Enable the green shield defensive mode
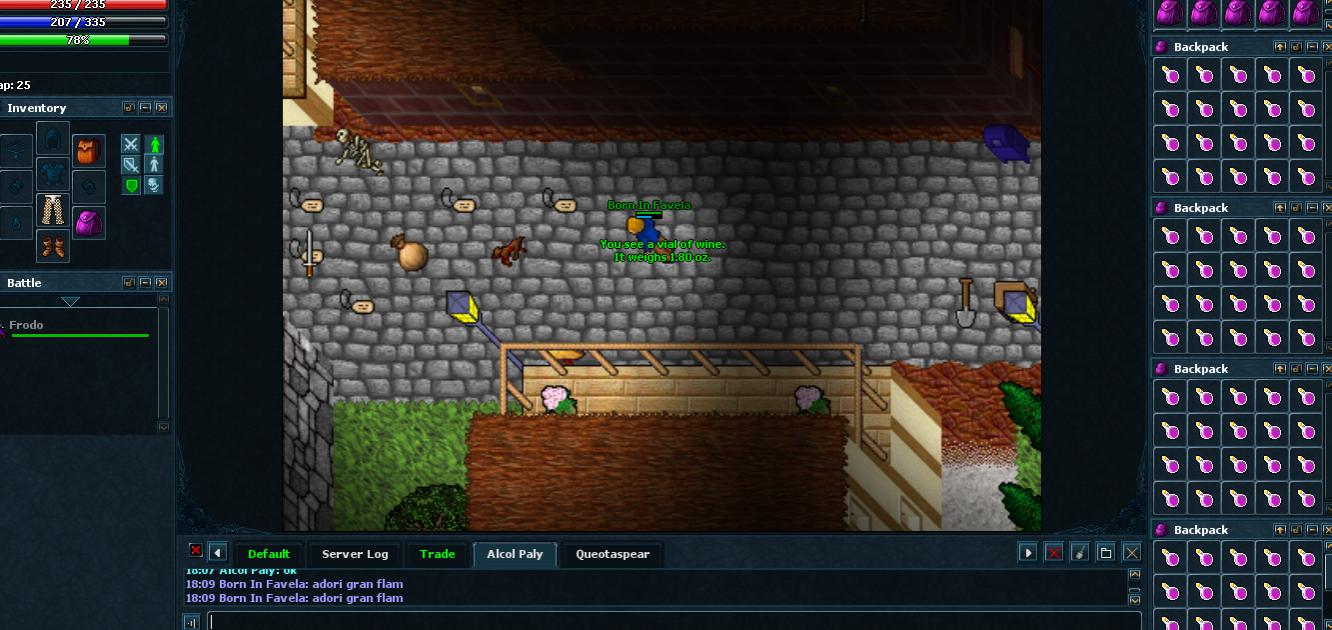Viewport: 1332px width, 630px height. coord(131,185)
